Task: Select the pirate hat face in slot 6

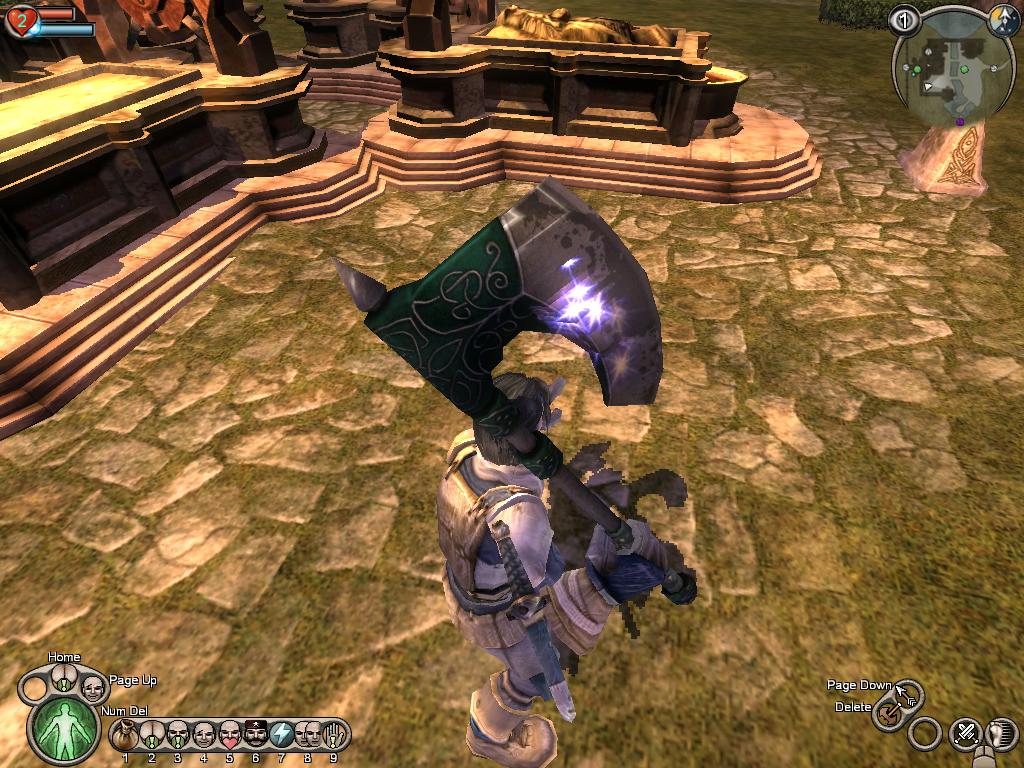Action: click(x=255, y=735)
